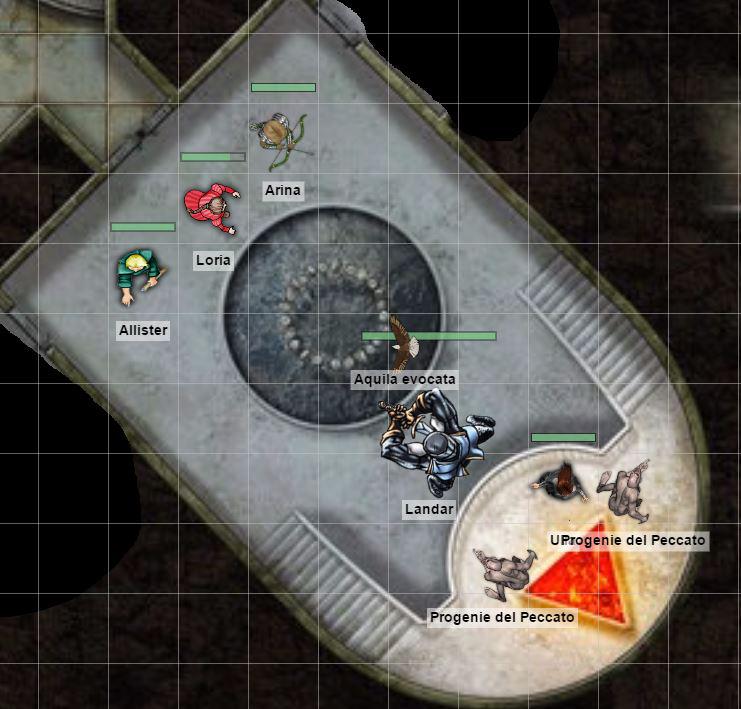The image size is (741, 709).
Task: Choose the Allister token
Action: (138, 275)
